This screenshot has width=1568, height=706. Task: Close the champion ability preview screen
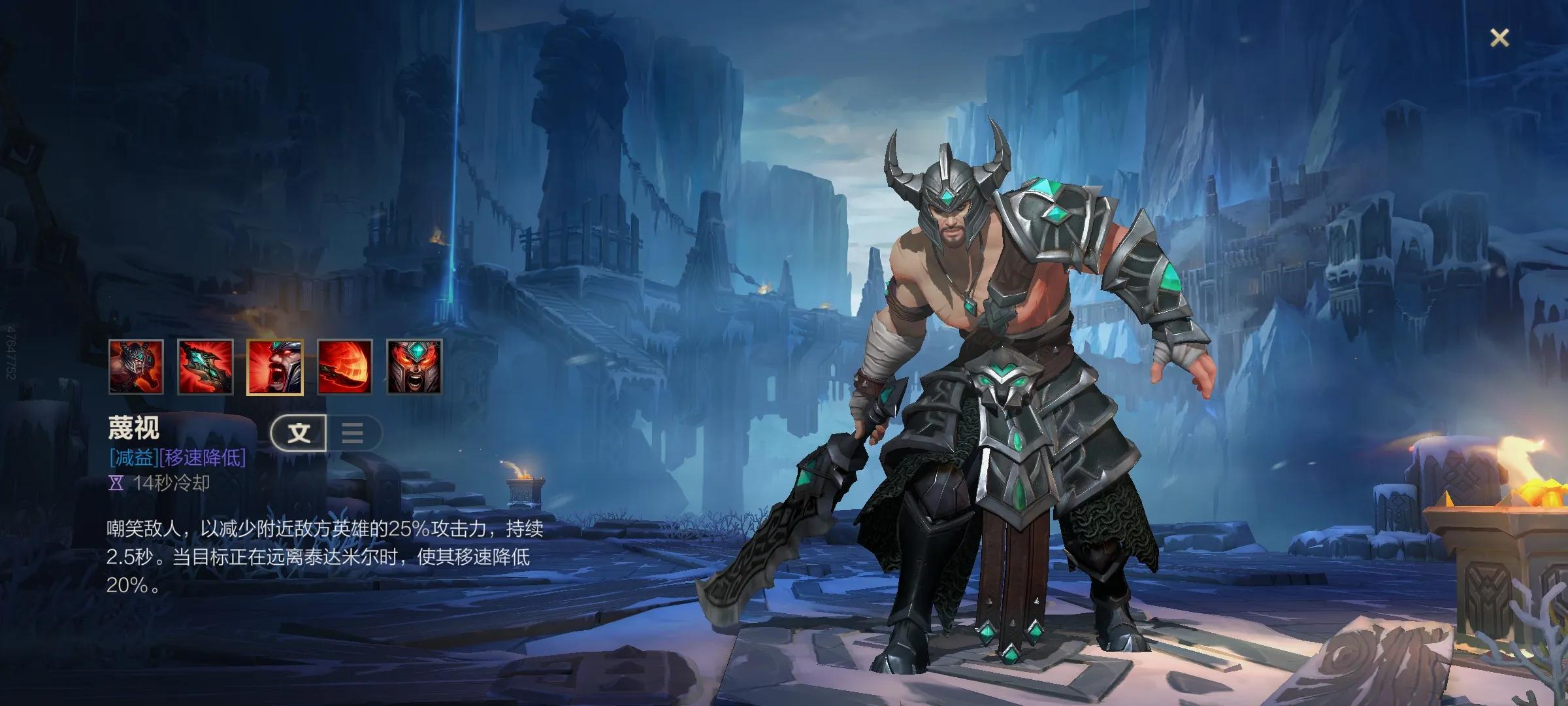pos(1499,38)
